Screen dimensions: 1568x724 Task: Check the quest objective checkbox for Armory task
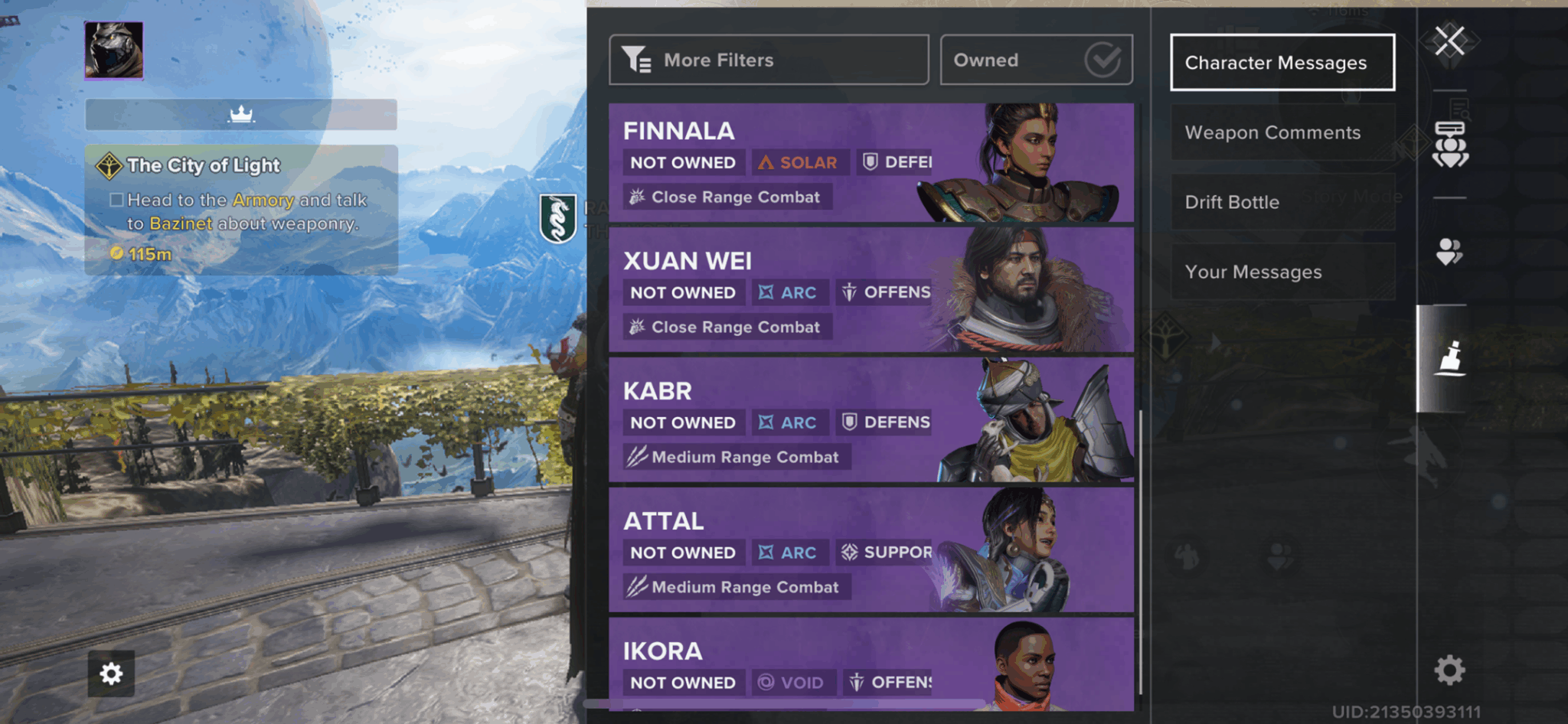pyautogui.click(x=116, y=199)
